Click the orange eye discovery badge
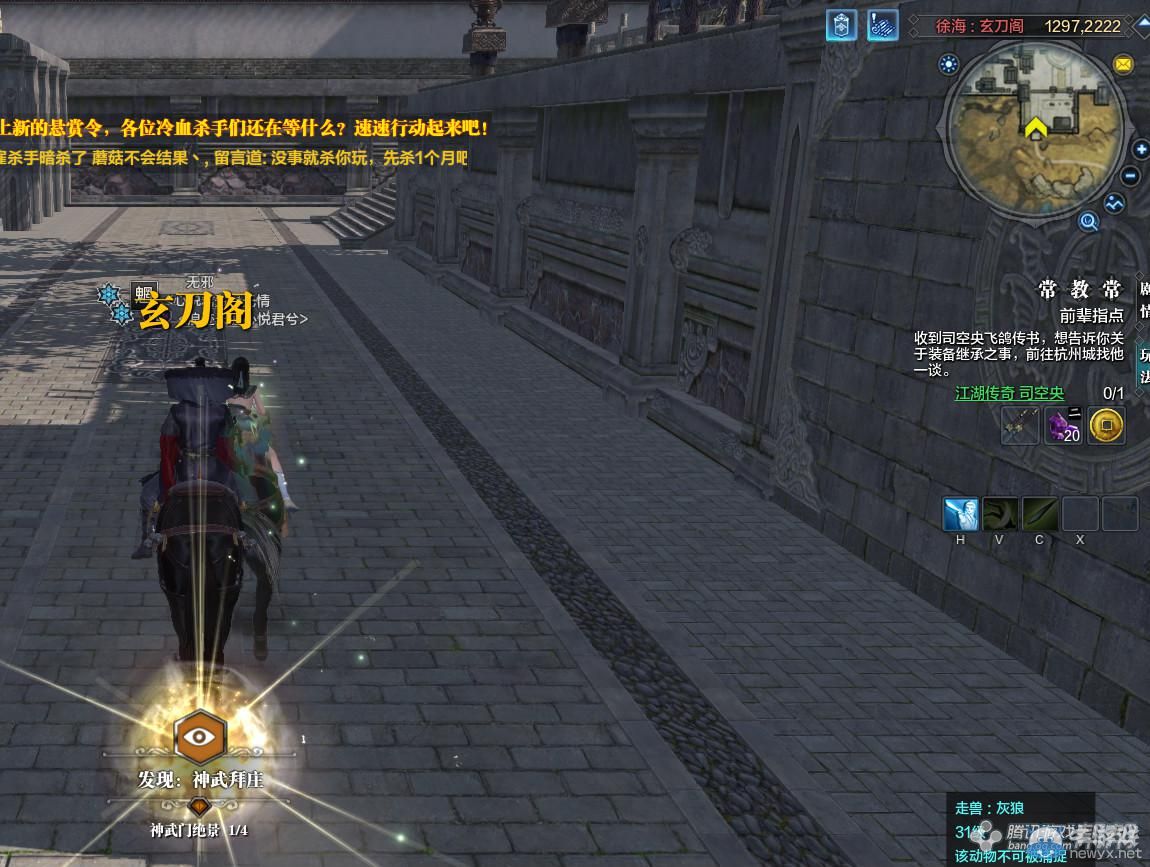 tap(200, 737)
